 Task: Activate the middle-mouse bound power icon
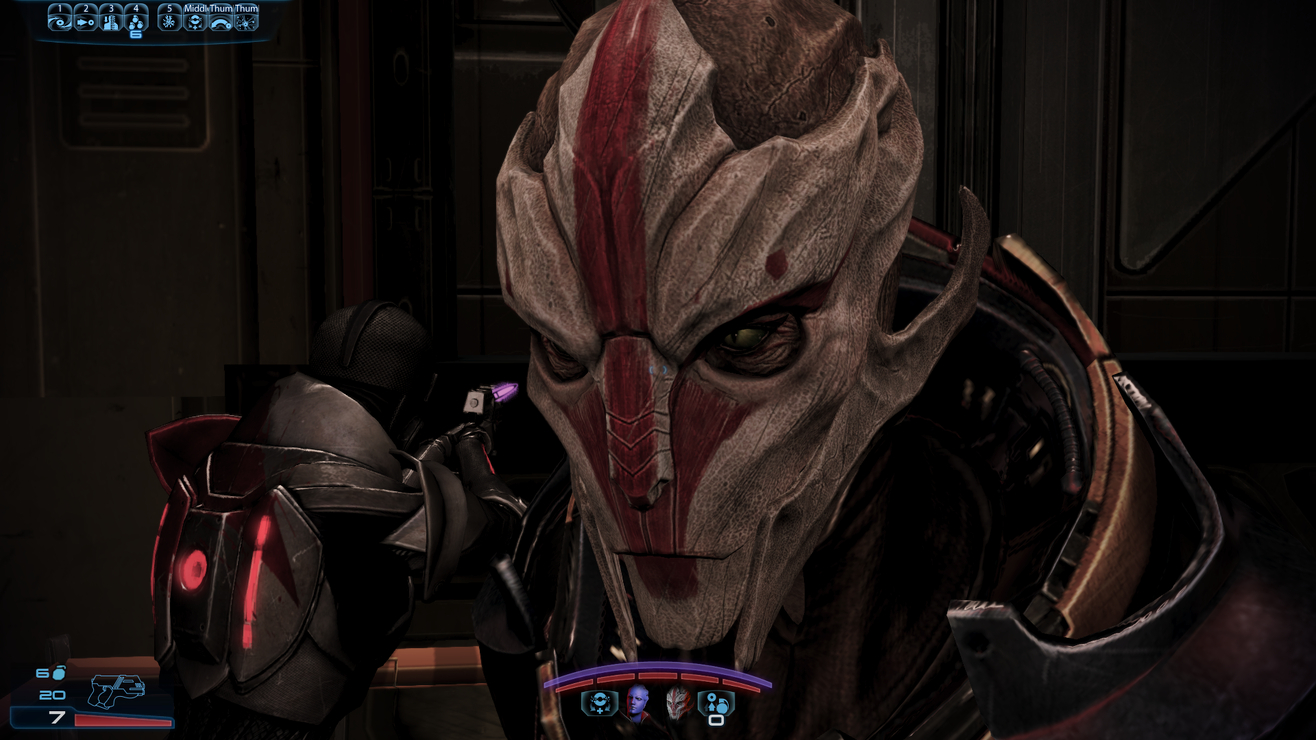tap(196, 22)
